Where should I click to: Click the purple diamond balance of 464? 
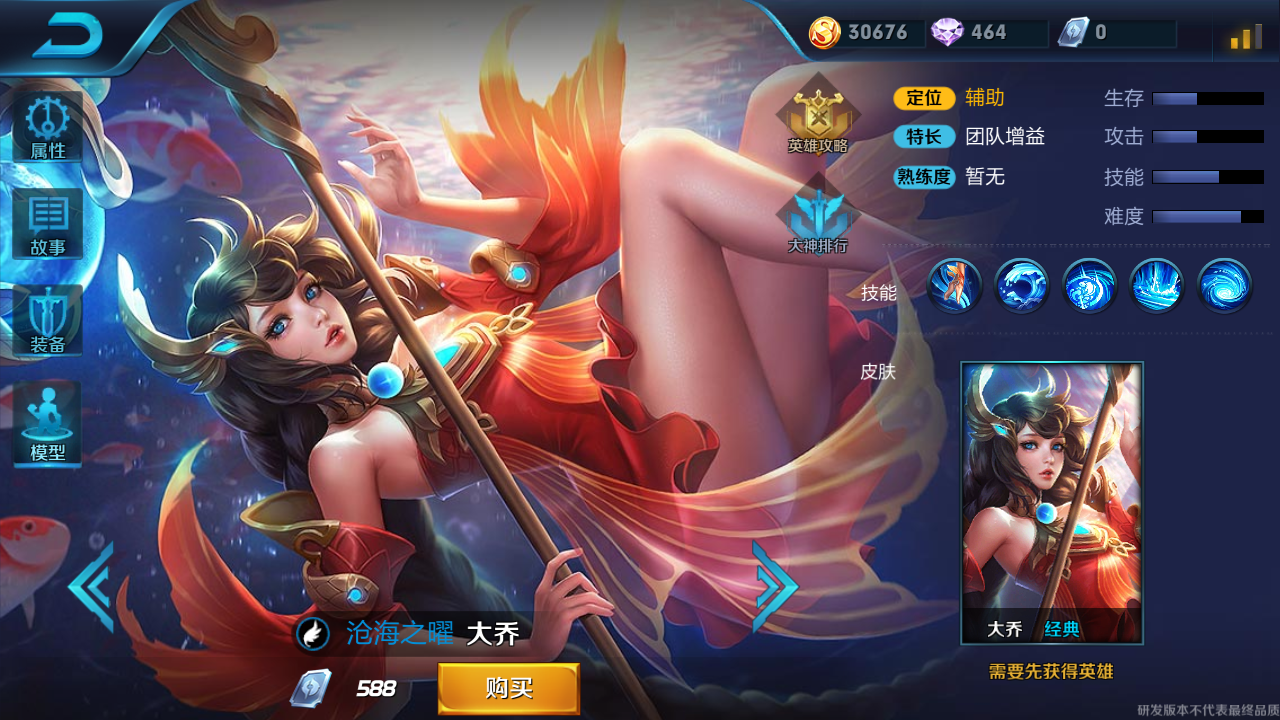975,33
